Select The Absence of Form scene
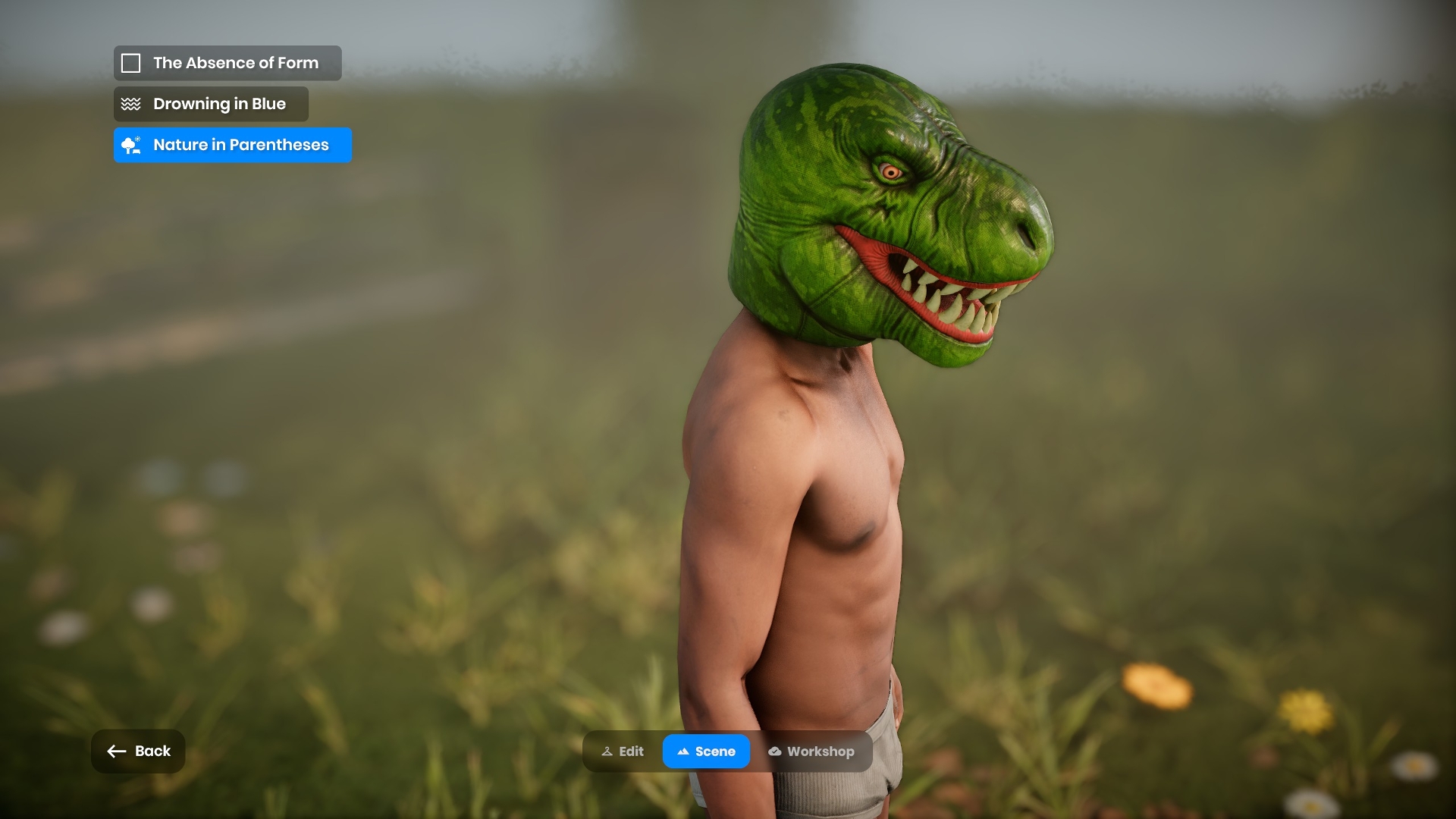The image size is (1456, 819). [x=227, y=63]
